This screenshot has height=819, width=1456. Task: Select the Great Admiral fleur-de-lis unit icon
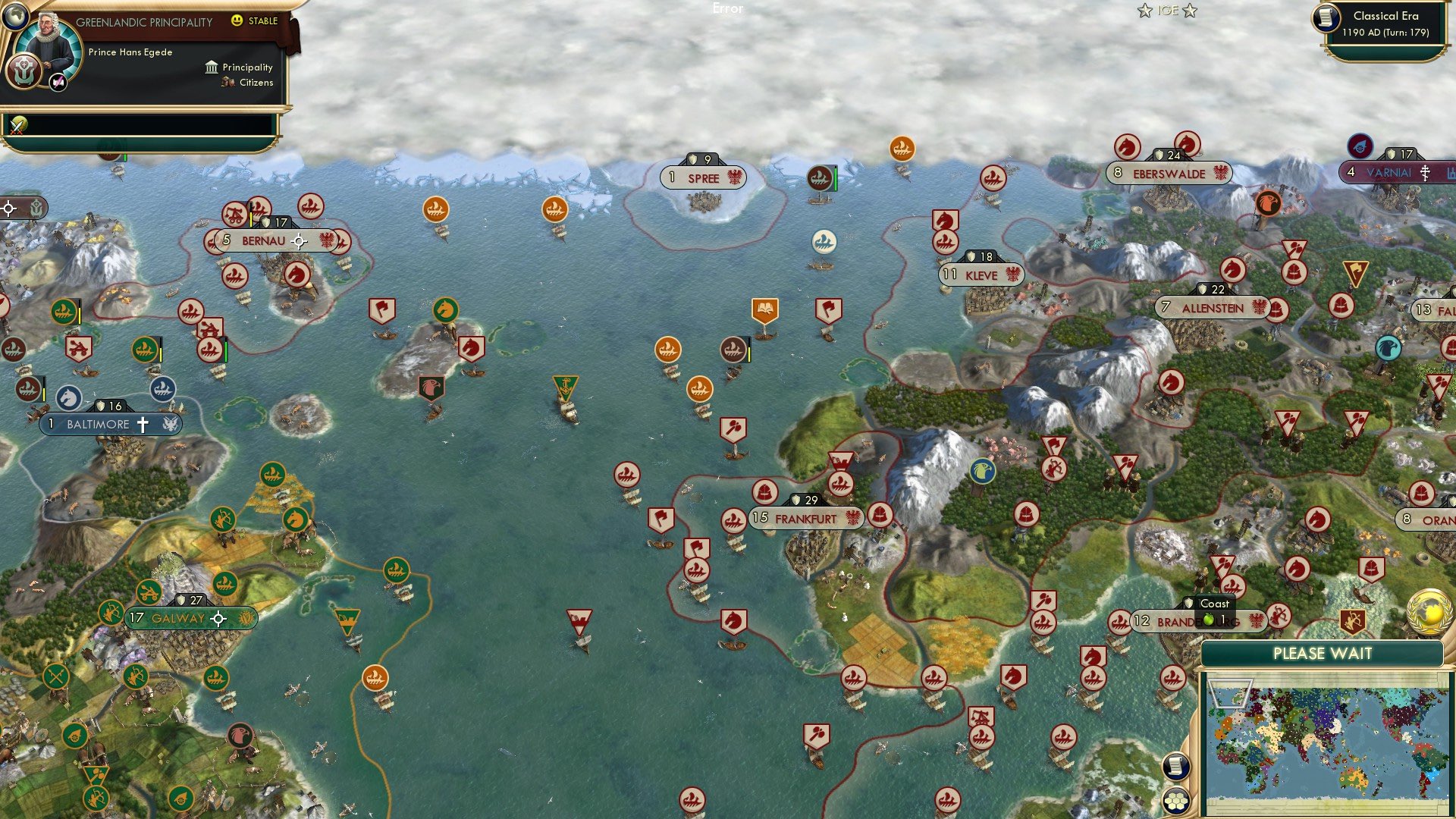pyautogui.click(x=565, y=388)
